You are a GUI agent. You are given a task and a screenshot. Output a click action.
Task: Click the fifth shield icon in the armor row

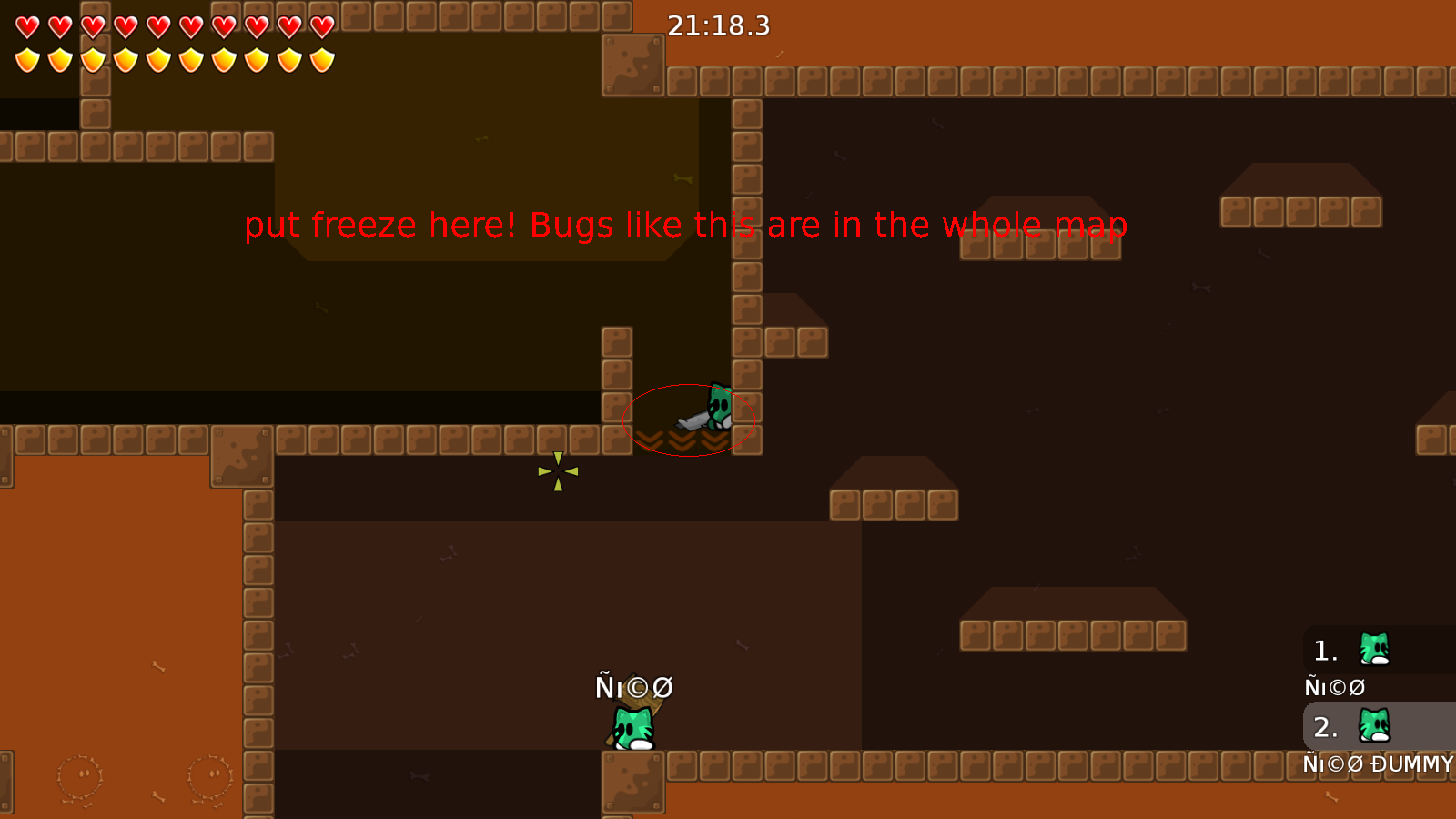pyautogui.click(x=157, y=59)
